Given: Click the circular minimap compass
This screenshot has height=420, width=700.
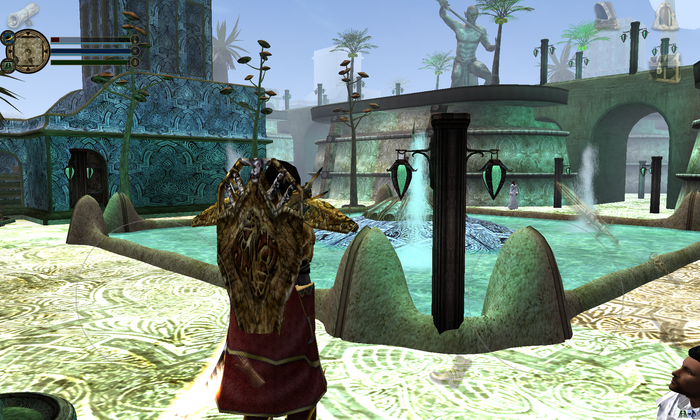Looking at the screenshot, I should coord(29,50).
